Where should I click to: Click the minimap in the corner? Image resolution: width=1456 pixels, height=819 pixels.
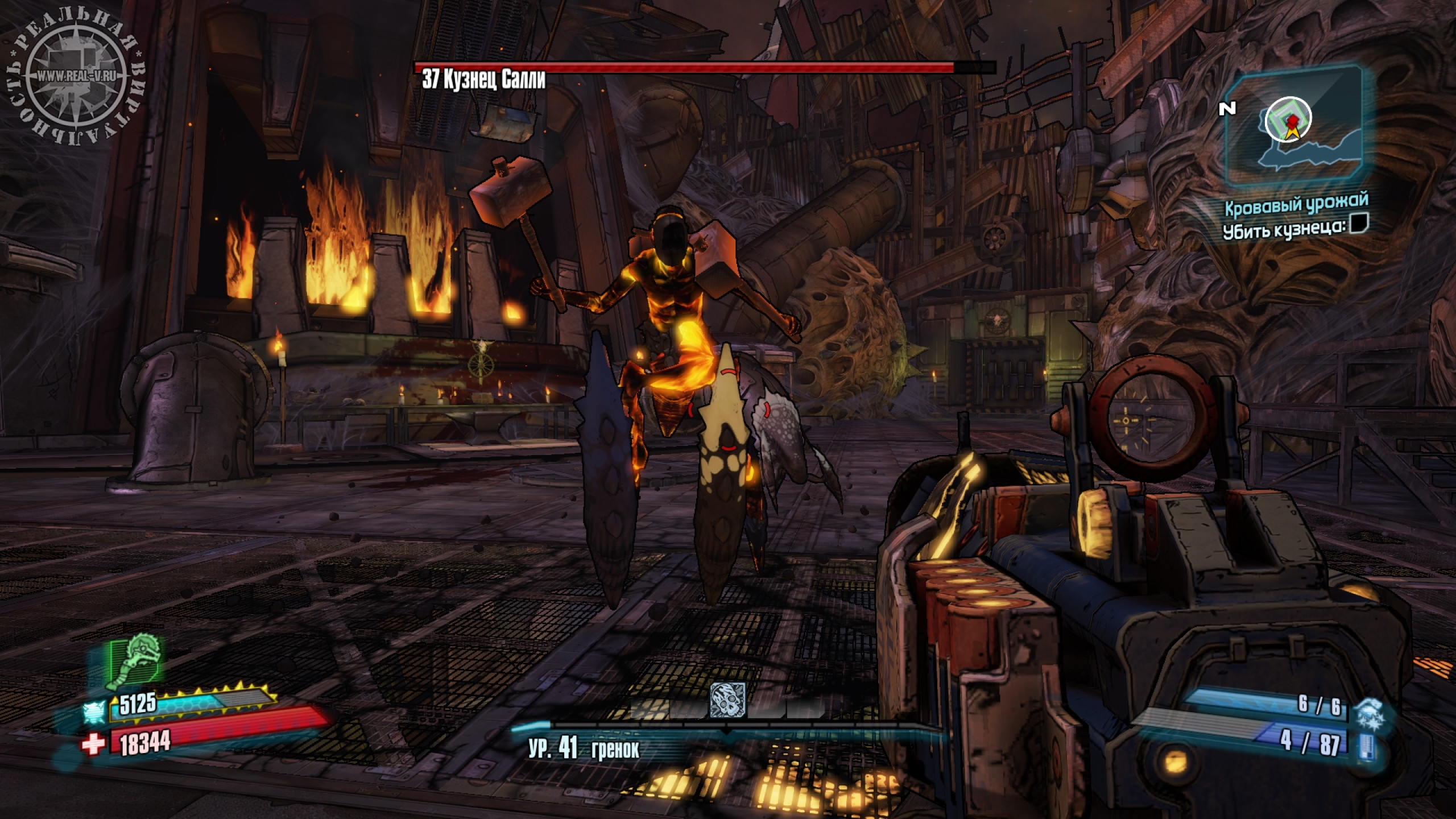(1292, 127)
